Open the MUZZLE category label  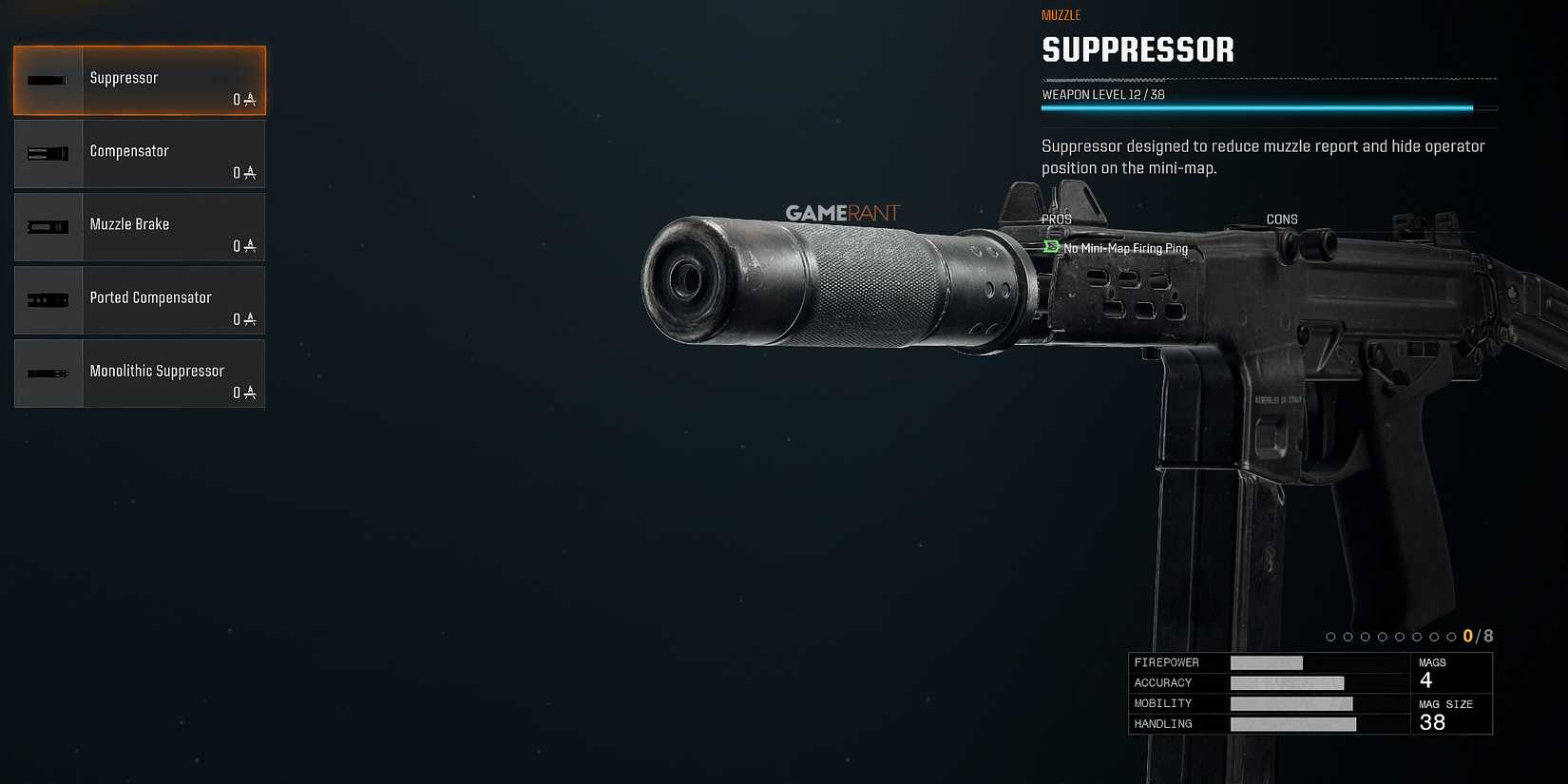point(1061,14)
